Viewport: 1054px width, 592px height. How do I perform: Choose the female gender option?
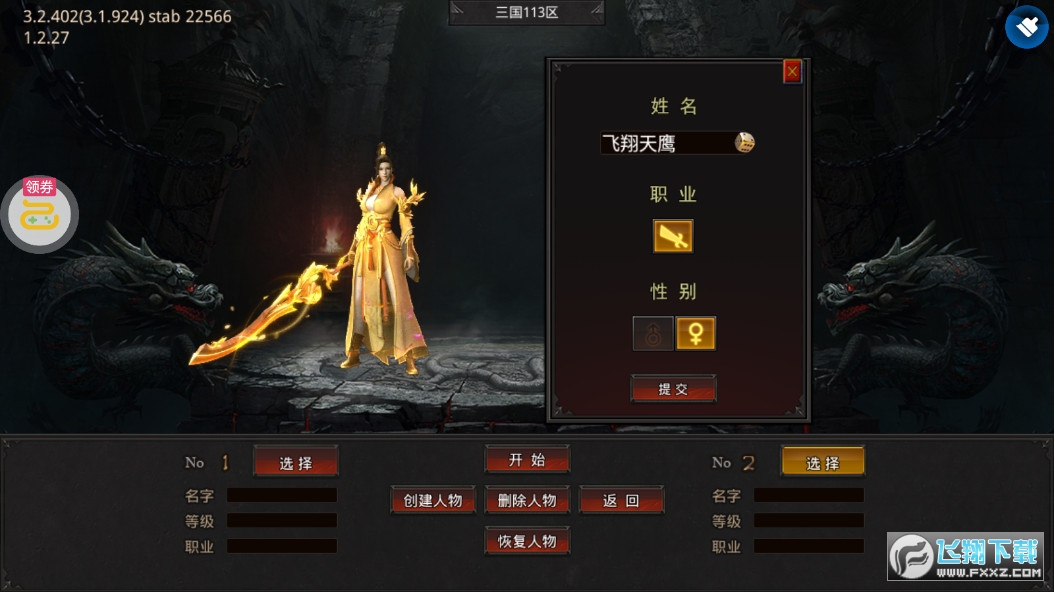696,333
